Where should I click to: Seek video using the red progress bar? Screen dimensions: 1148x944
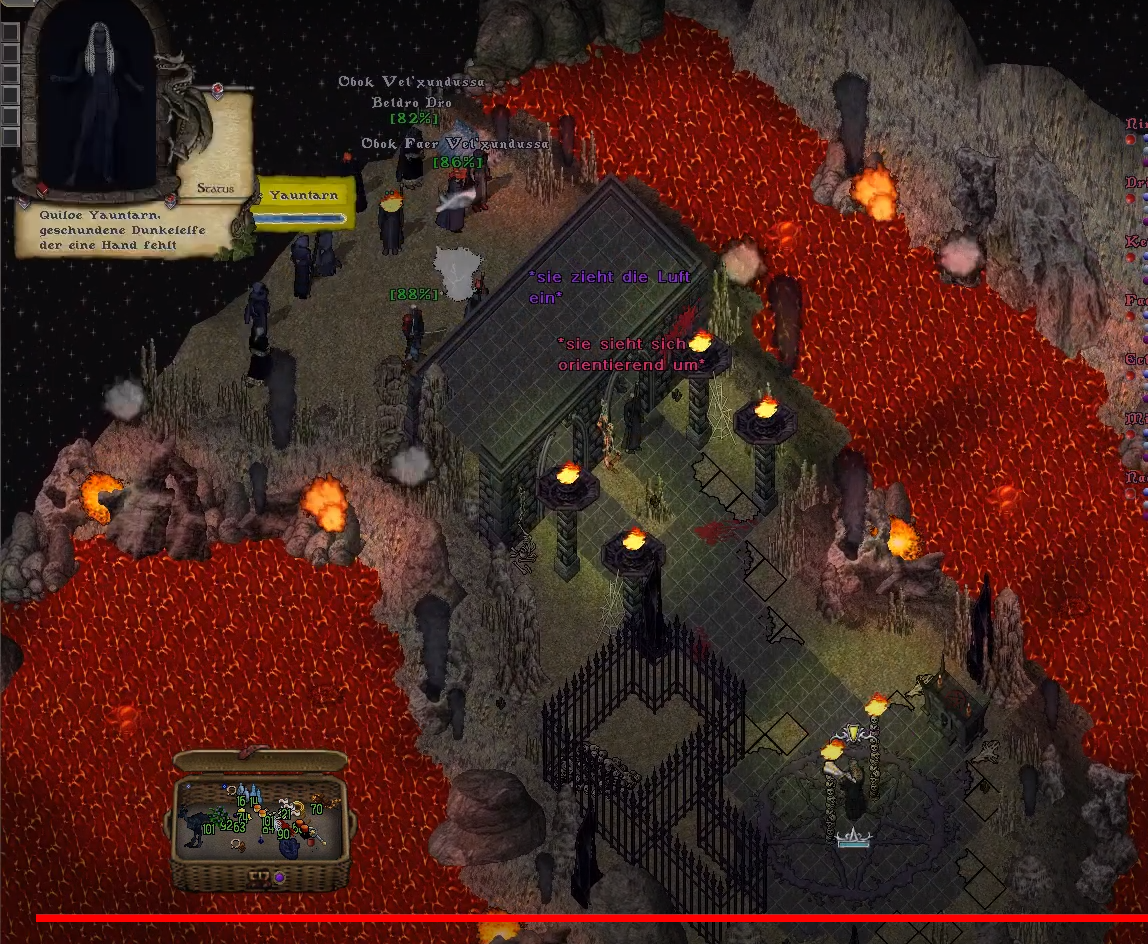click(x=590, y=917)
